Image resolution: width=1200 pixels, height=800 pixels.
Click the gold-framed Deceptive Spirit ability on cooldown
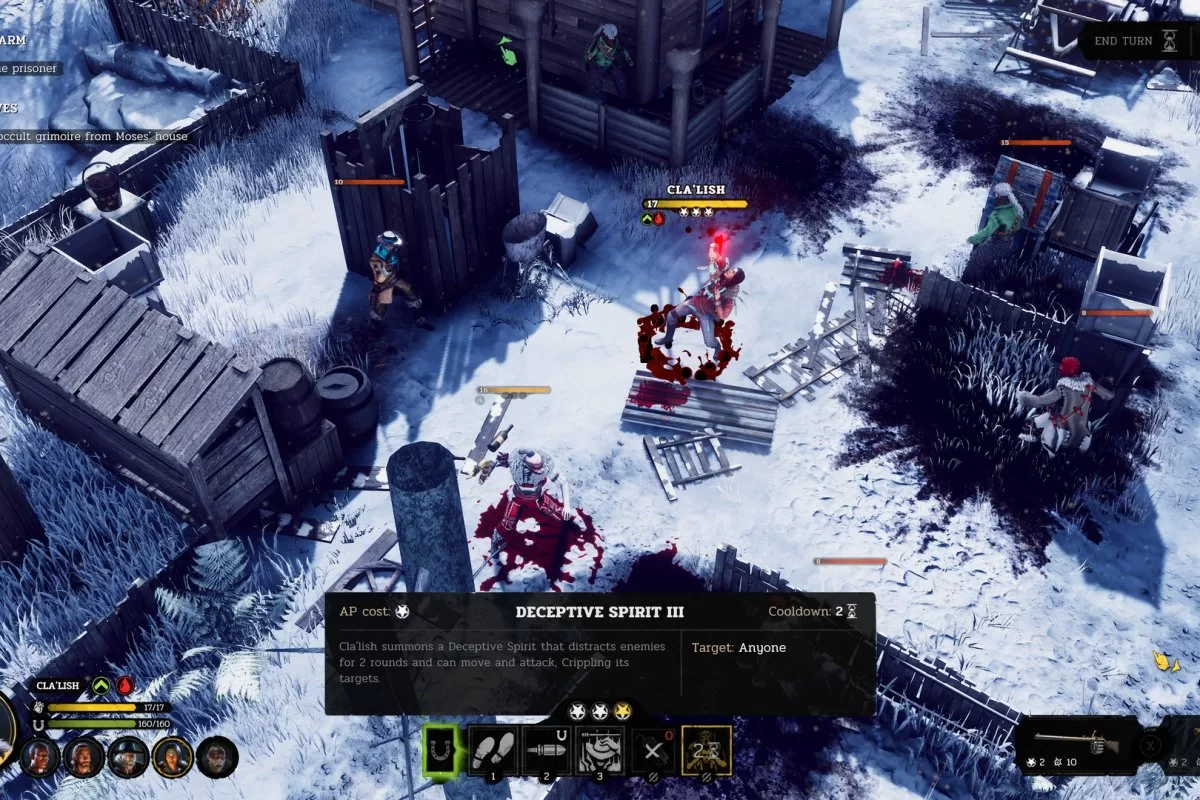point(706,749)
